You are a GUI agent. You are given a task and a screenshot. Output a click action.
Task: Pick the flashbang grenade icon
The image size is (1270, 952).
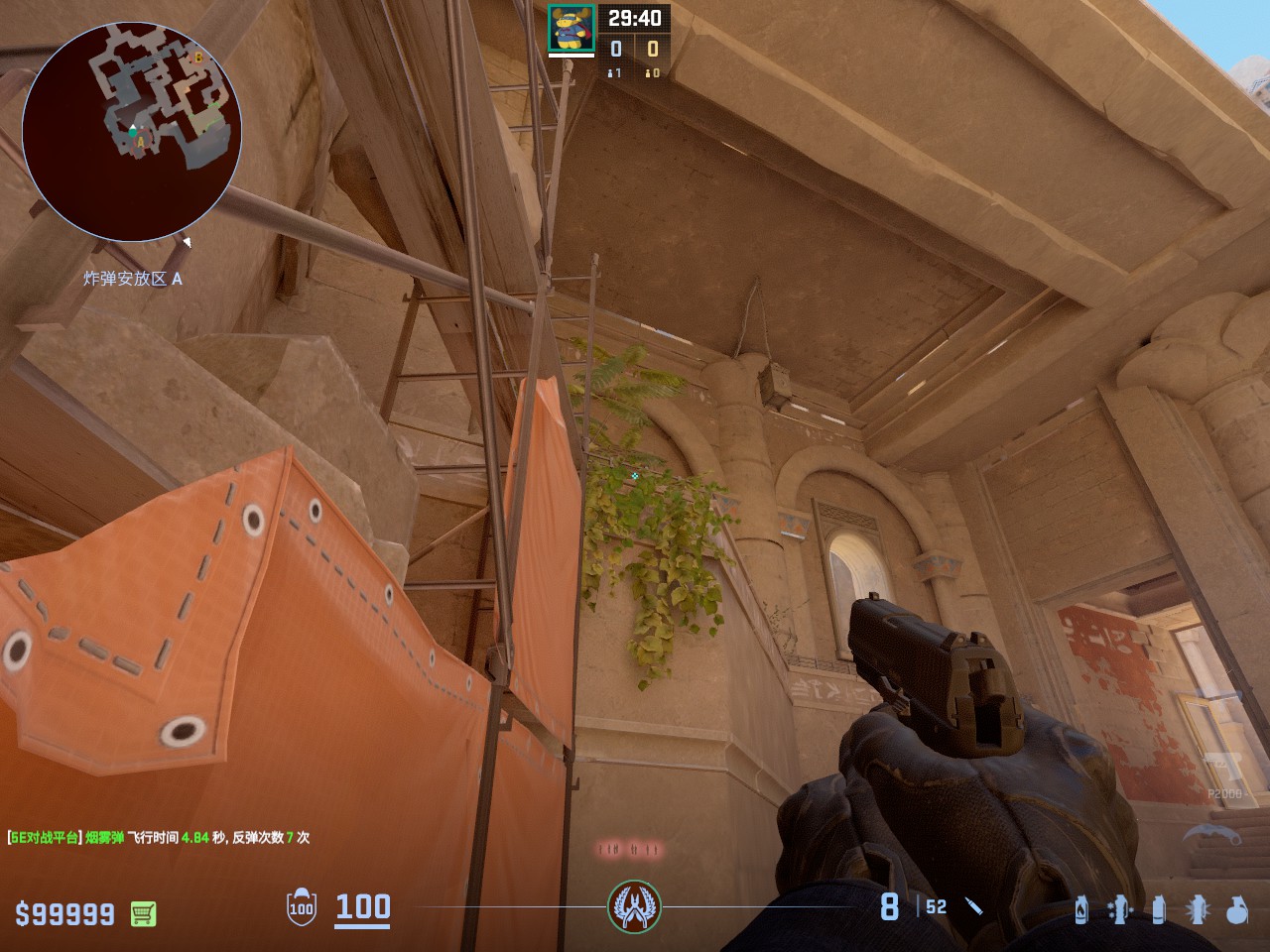coord(1197,908)
